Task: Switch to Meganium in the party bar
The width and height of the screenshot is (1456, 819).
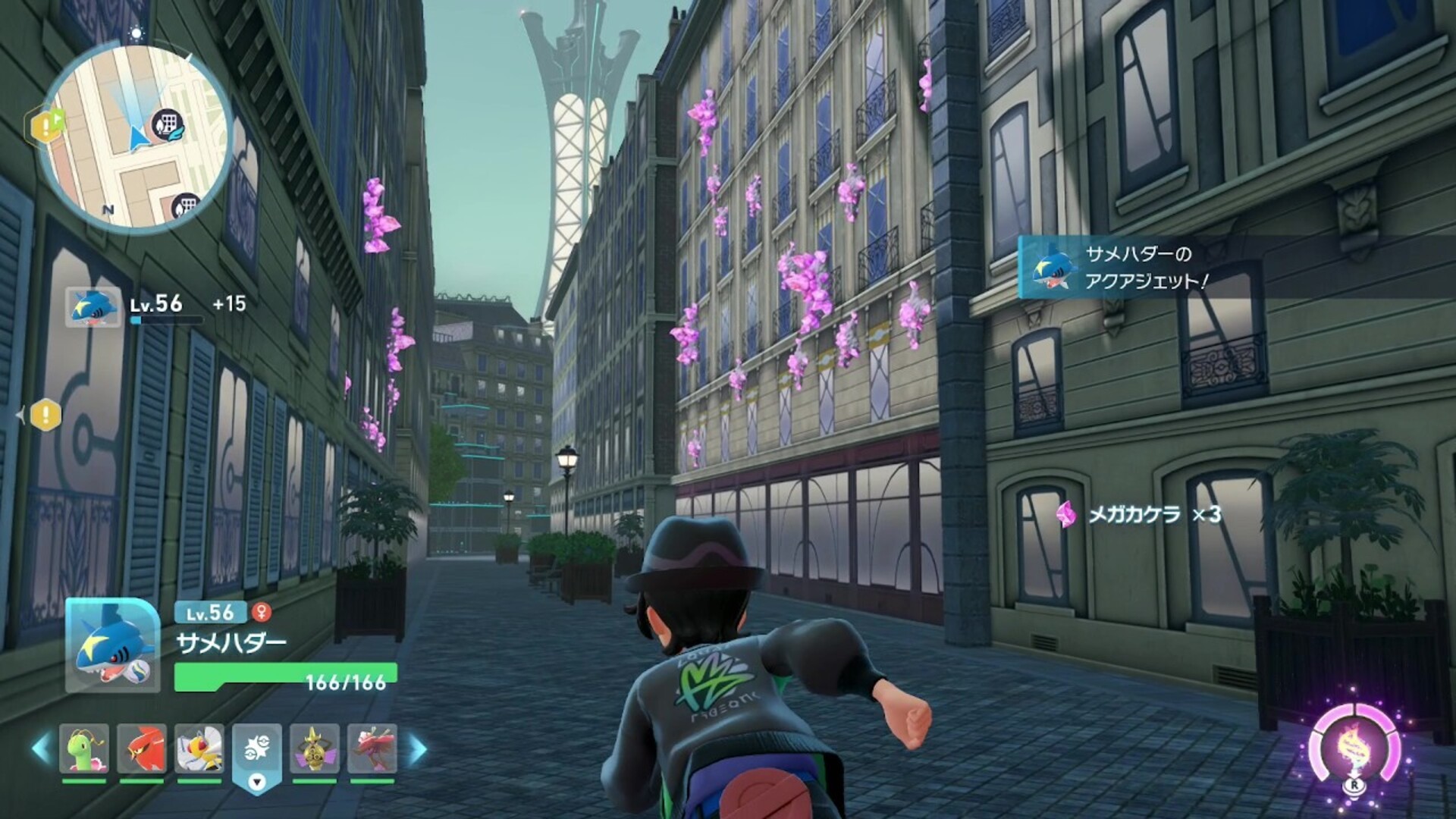Action: (84, 748)
